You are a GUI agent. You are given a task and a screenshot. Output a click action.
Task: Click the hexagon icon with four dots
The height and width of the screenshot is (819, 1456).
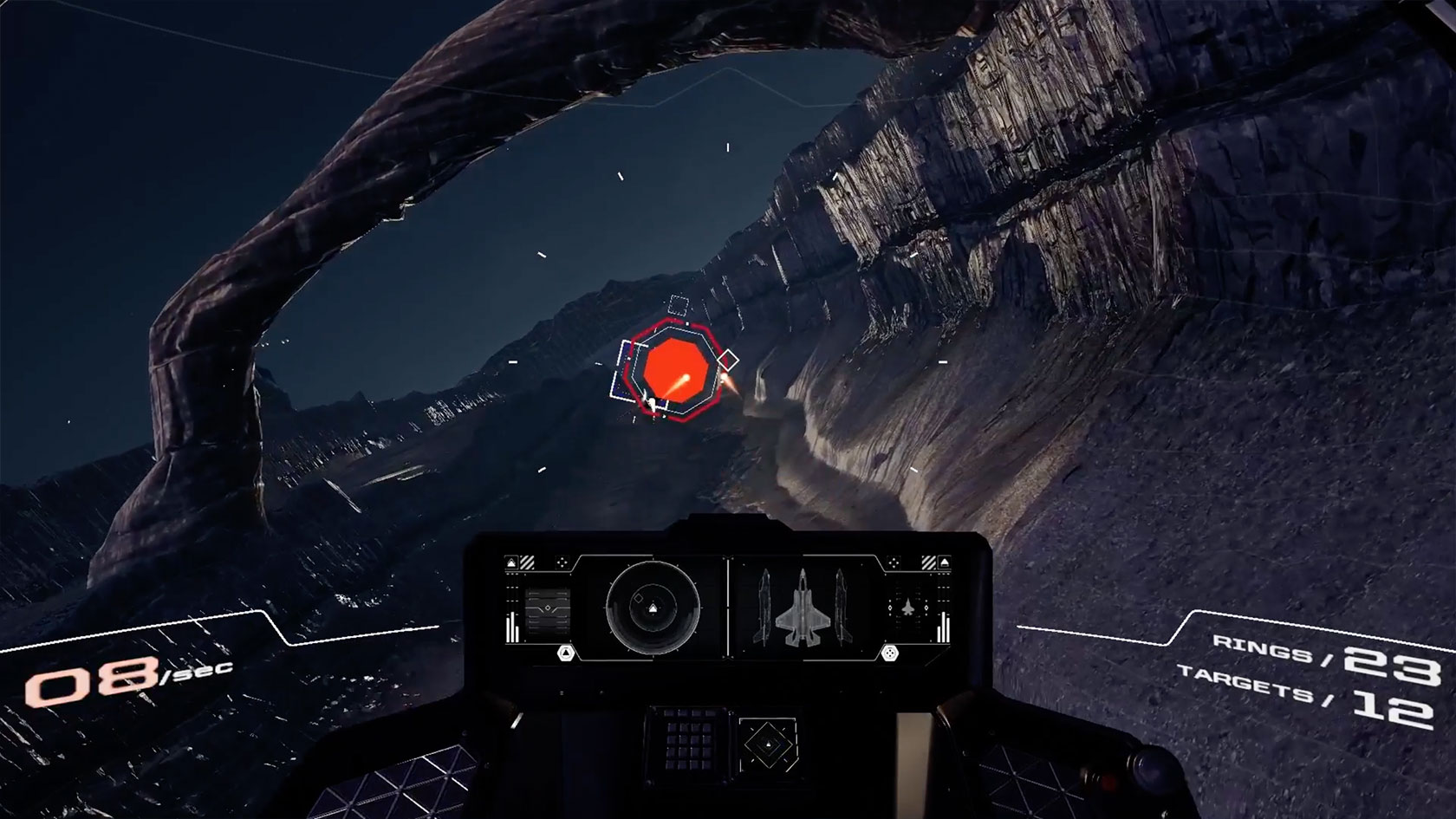pyautogui.click(x=888, y=653)
